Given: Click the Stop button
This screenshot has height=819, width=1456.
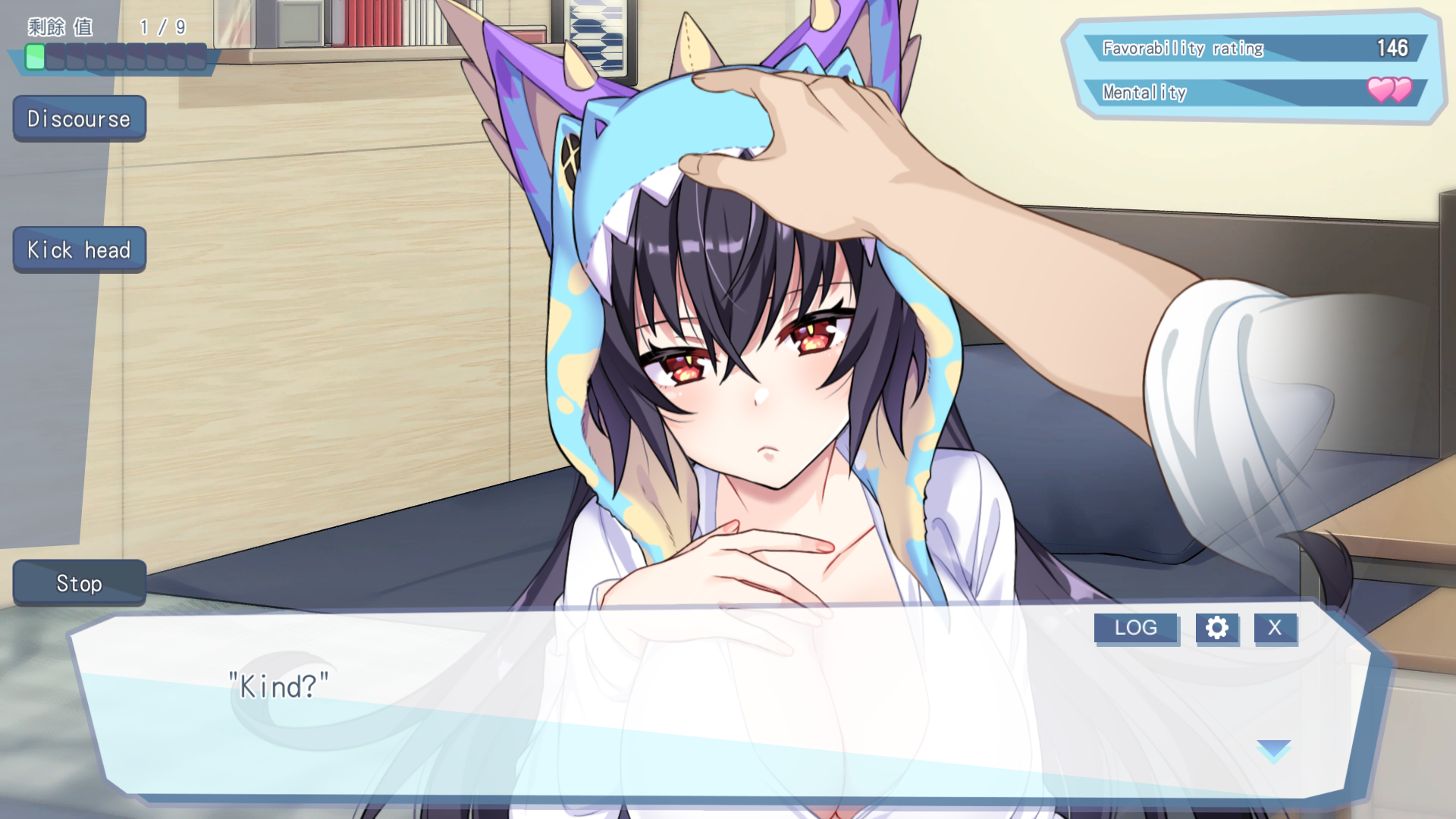Looking at the screenshot, I should pyautogui.click(x=79, y=583).
